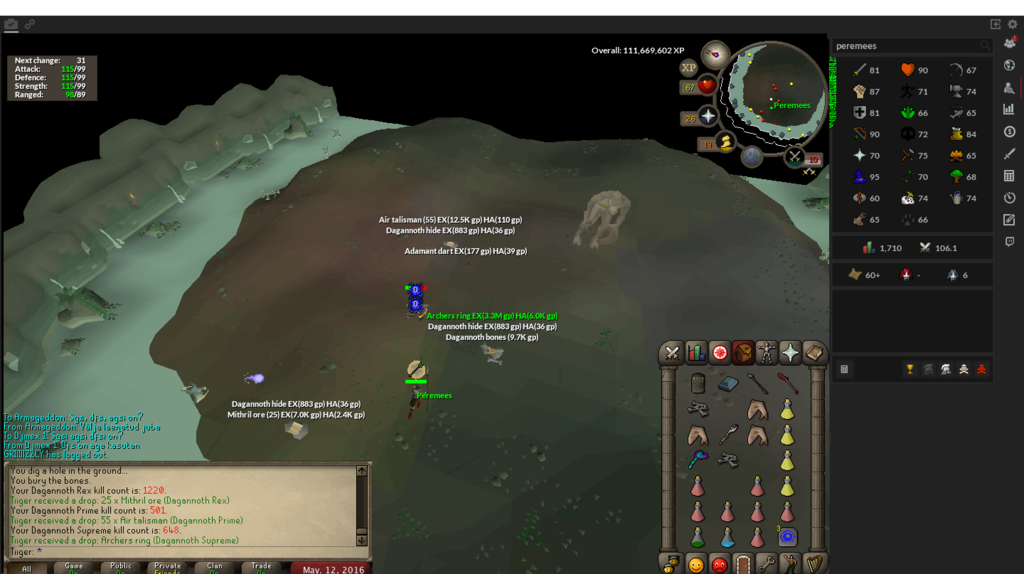
Task: Open the Music Player harp tab
Action: 814,564
